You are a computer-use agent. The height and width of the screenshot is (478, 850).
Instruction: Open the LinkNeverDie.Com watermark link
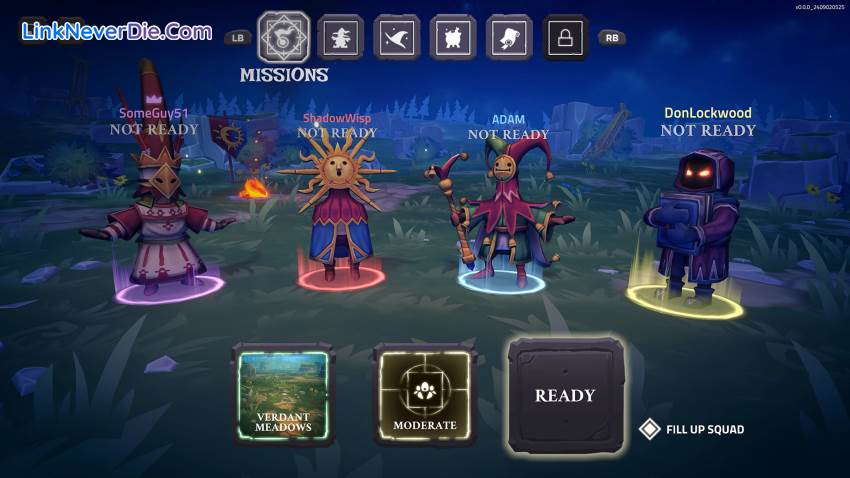click(x=117, y=31)
